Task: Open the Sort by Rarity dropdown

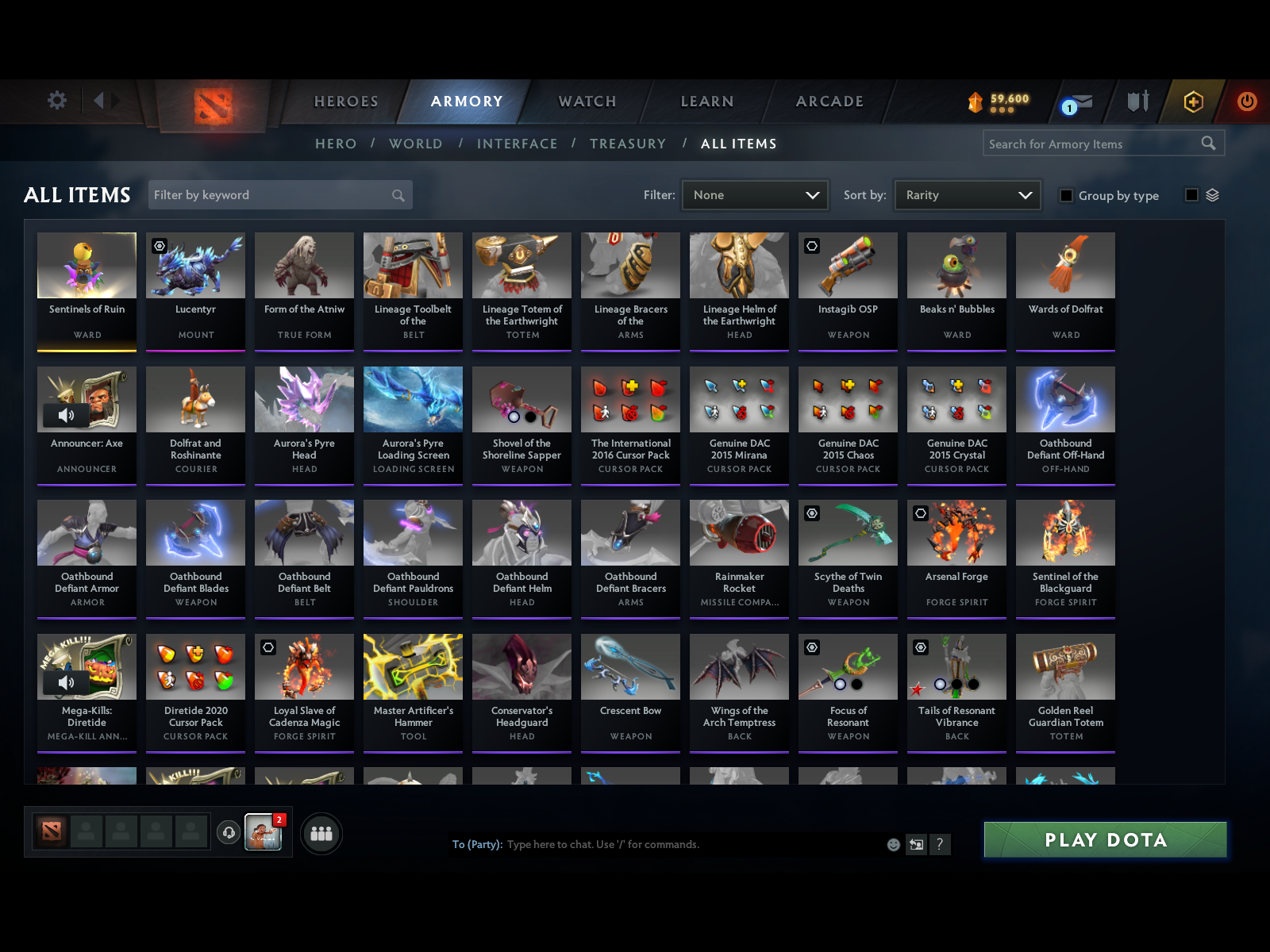Action: pos(967,194)
